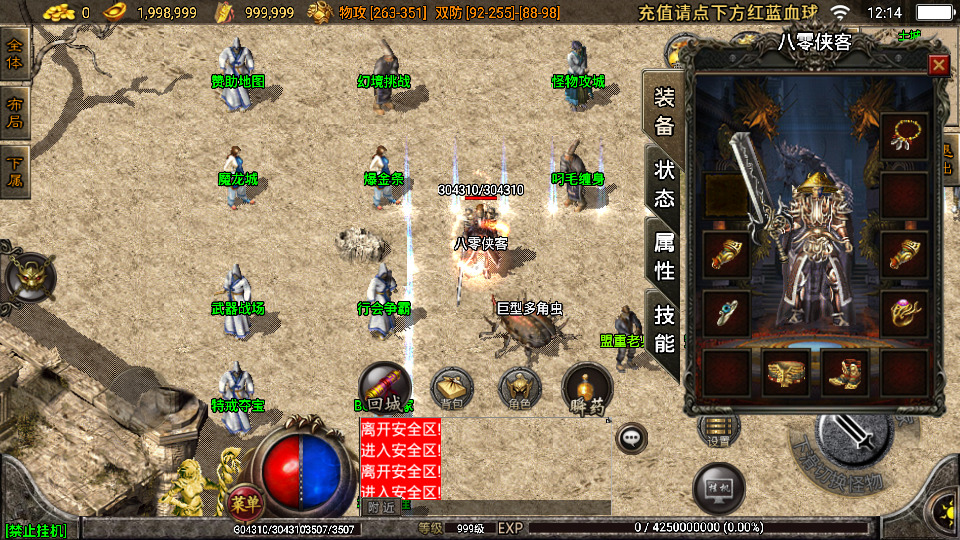Select the equipped boots slot
This screenshot has width=960, height=540.
[x=845, y=373]
